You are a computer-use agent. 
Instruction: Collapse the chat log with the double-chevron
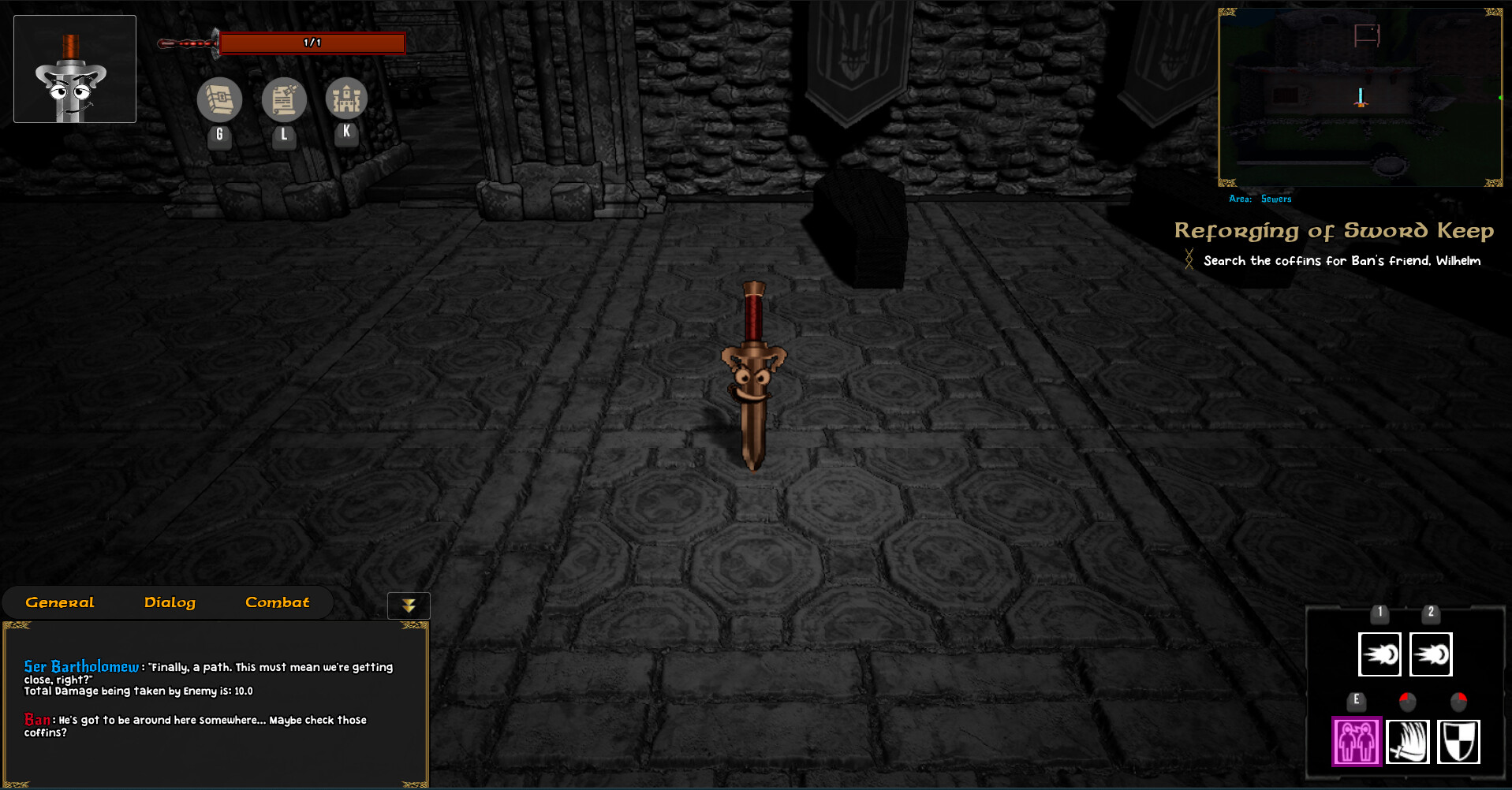(x=408, y=605)
